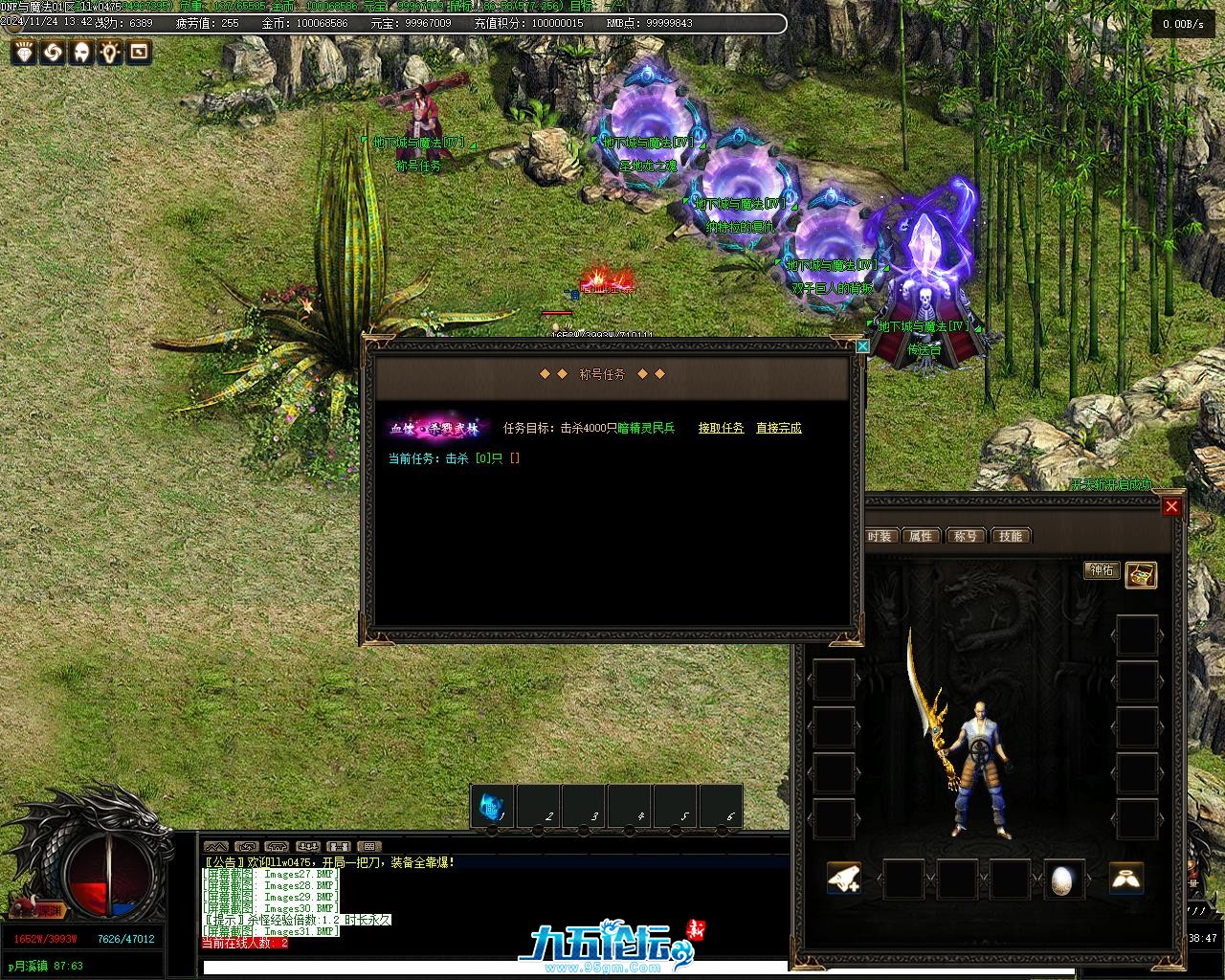This screenshot has height=980, width=1225.
Task: Choose 直接完成 to finish the quest instantly
Action: tap(778, 428)
